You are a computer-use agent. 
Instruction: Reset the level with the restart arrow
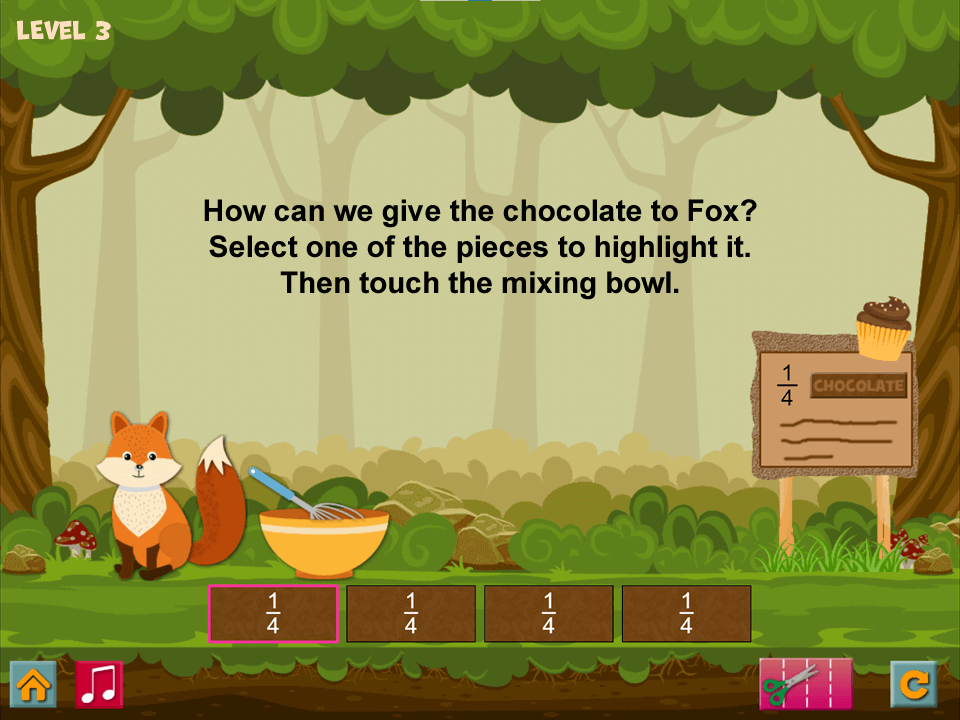point(914,684)
